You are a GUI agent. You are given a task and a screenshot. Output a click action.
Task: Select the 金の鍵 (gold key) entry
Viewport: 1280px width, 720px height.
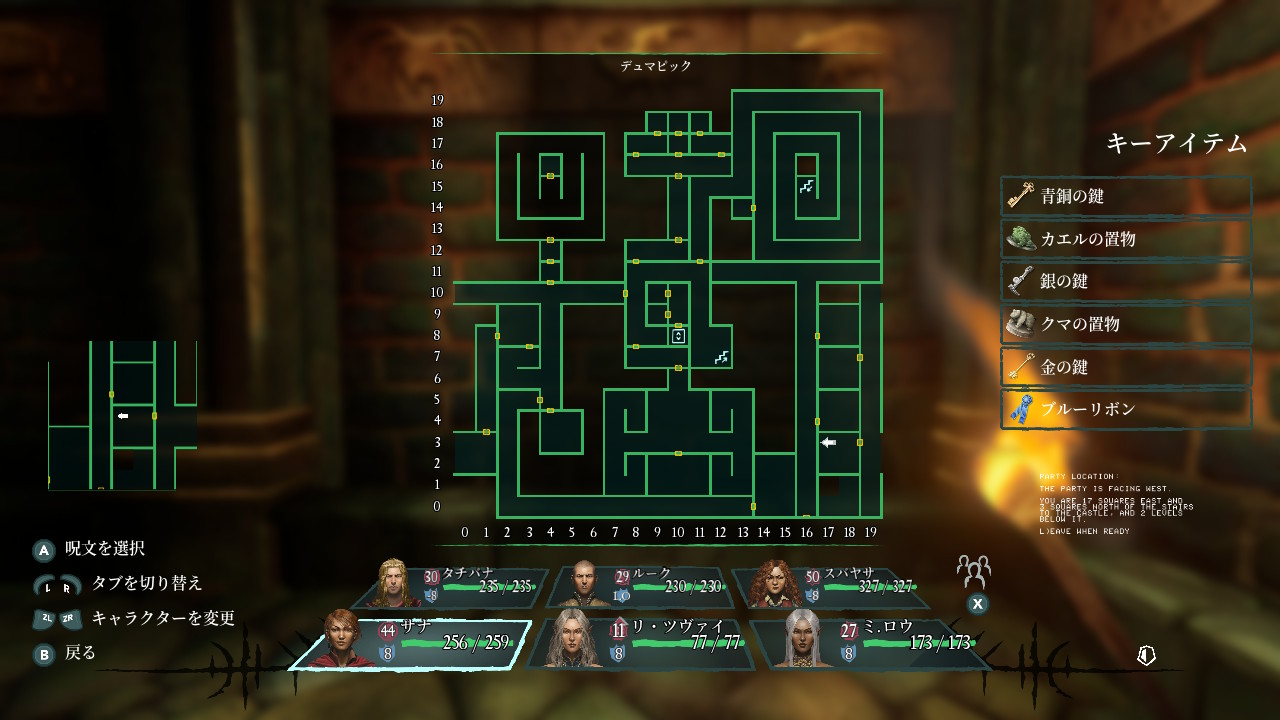click(1126, 367)
